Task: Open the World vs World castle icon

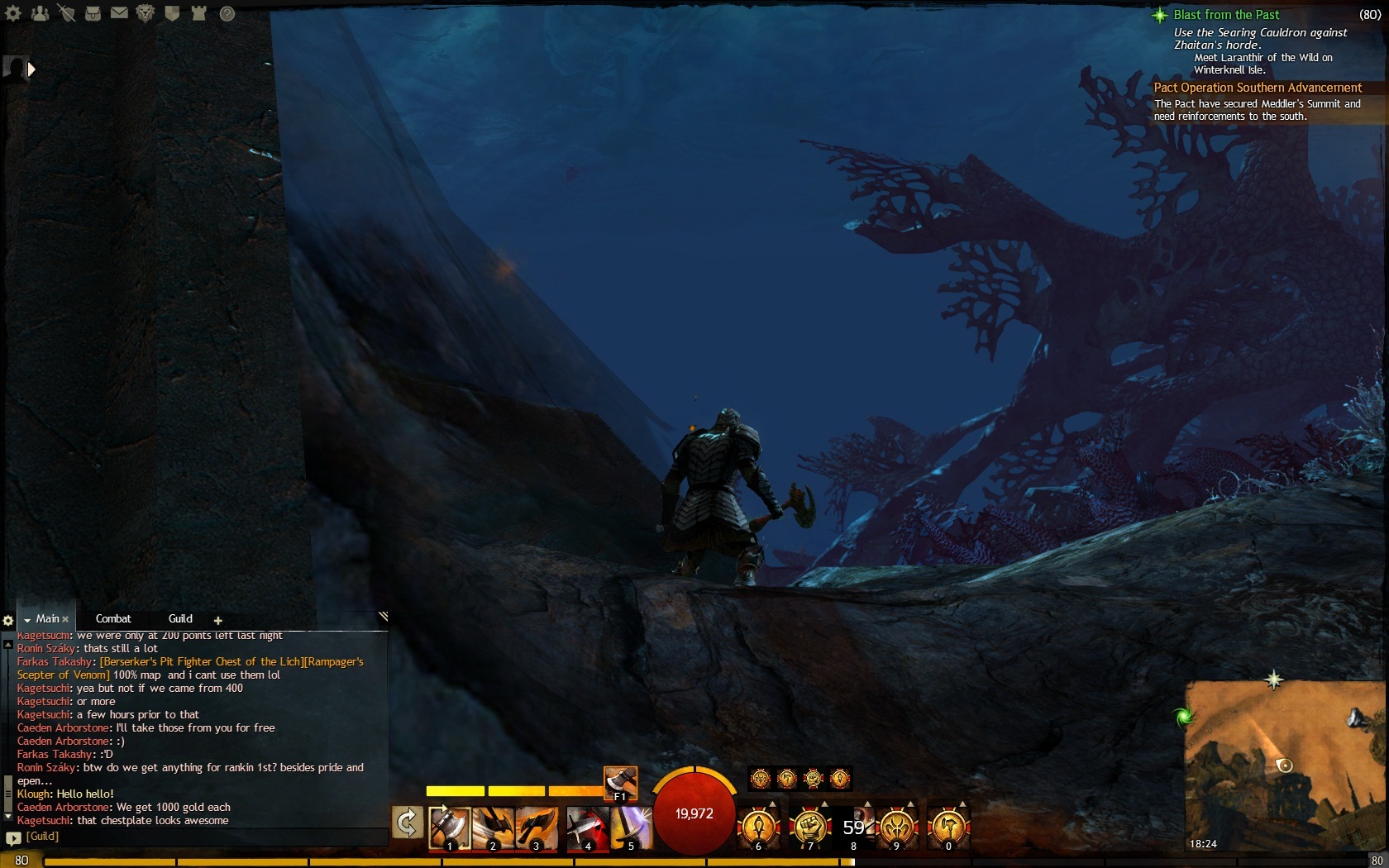Action: 198,13
